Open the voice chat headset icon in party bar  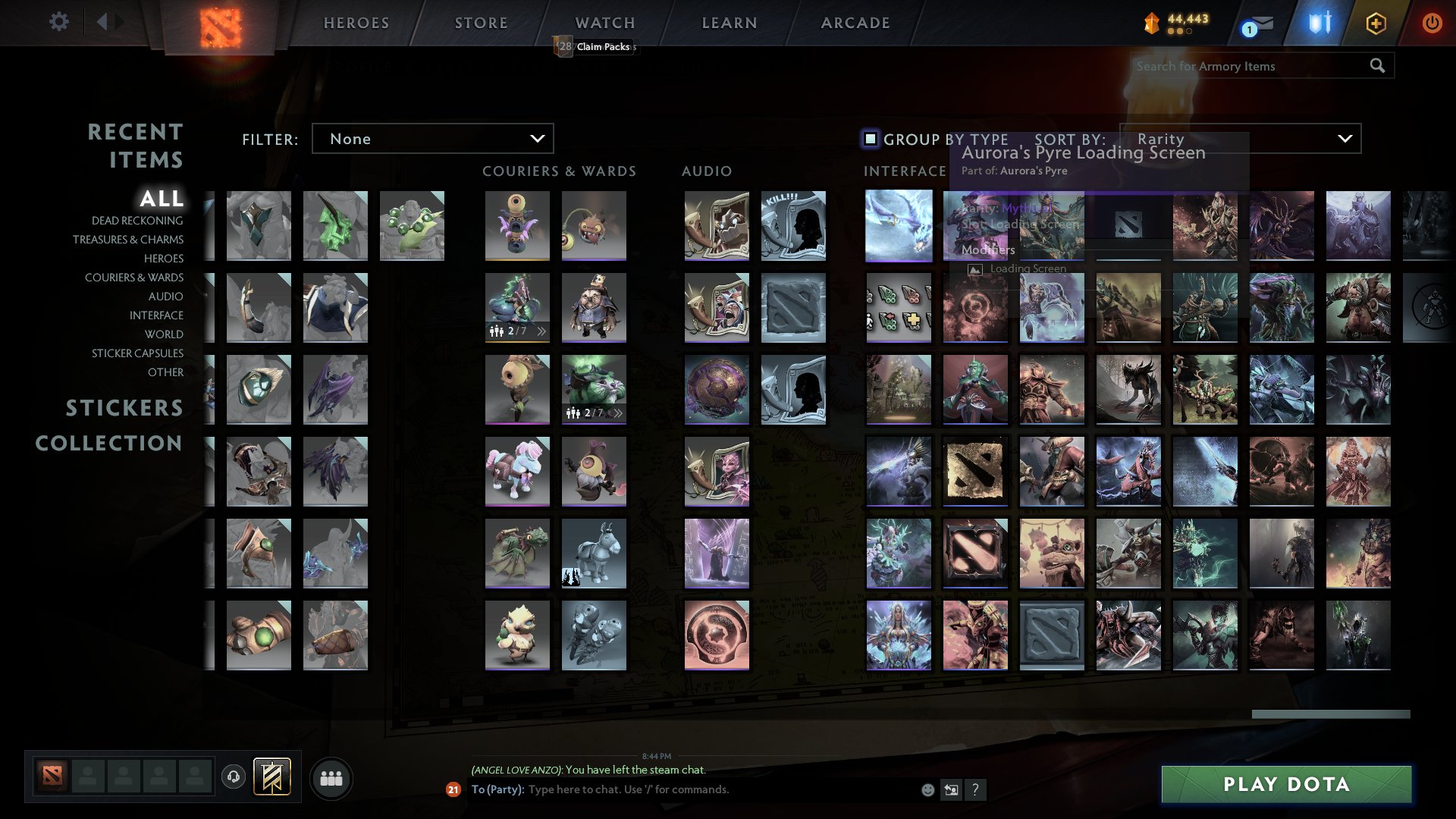(x=234, y=777)
